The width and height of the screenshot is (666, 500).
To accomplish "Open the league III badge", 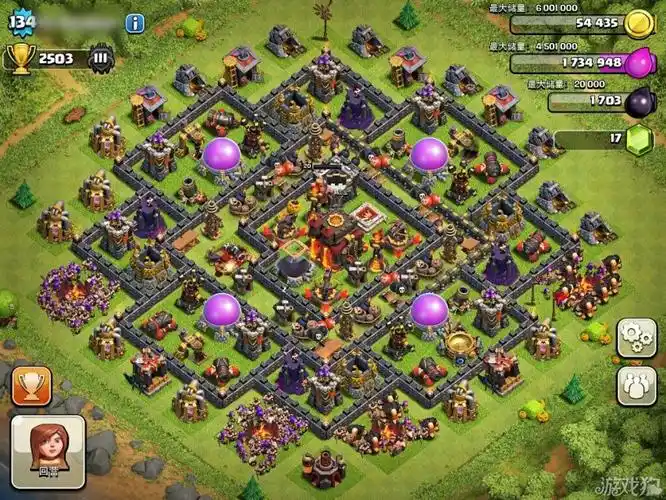I will pos(101,58).
